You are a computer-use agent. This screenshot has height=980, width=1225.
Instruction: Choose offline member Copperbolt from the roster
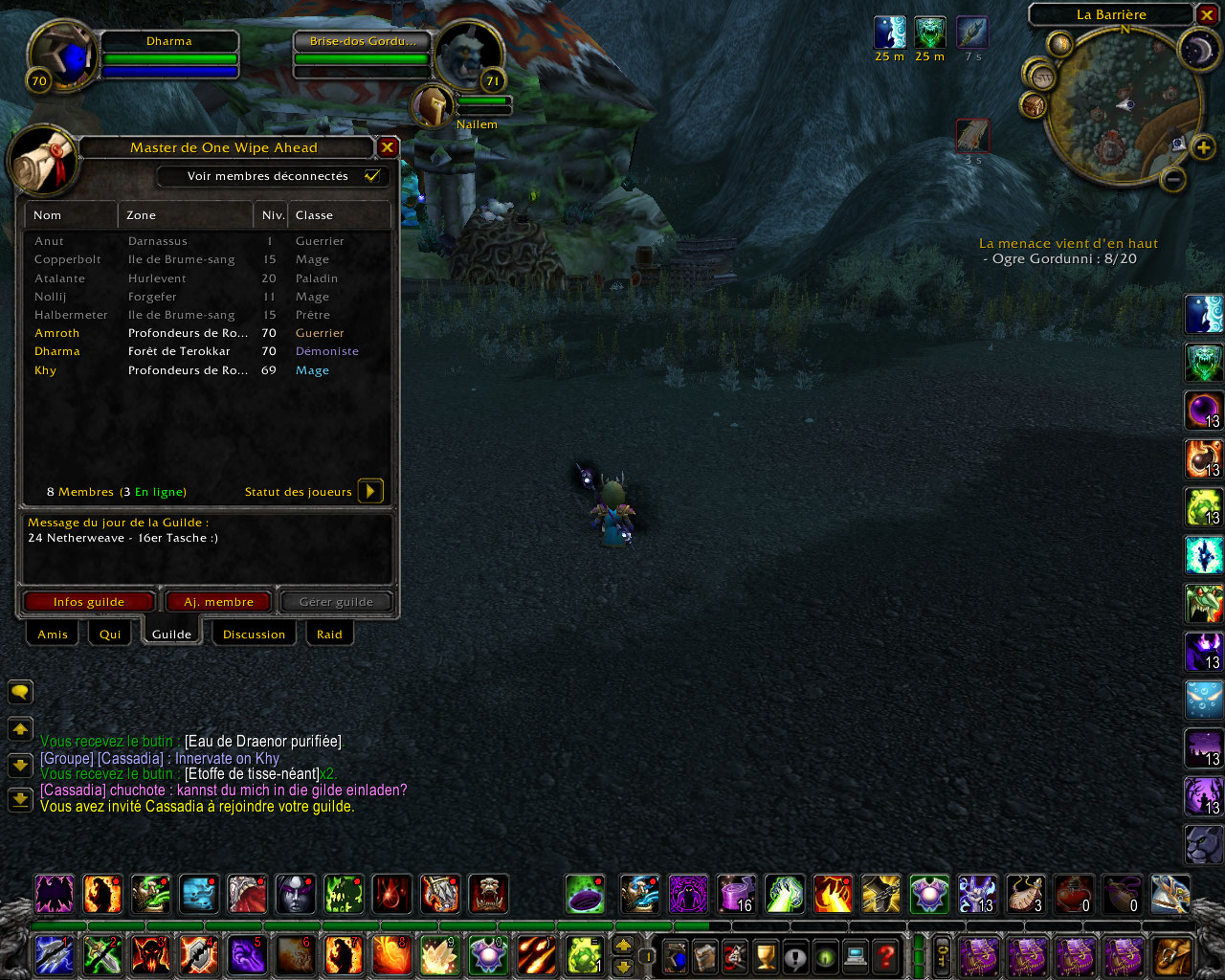click(68, 259)
